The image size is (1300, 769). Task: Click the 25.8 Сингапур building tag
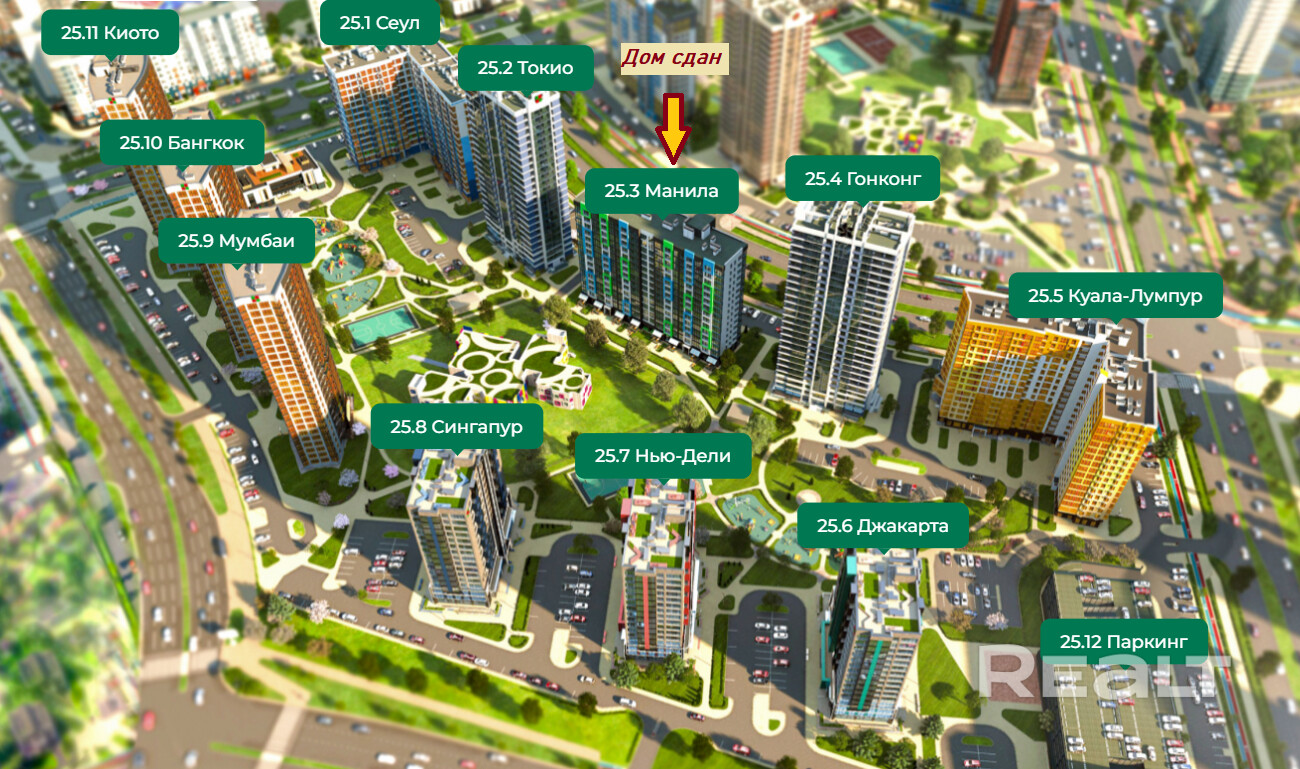456,427
